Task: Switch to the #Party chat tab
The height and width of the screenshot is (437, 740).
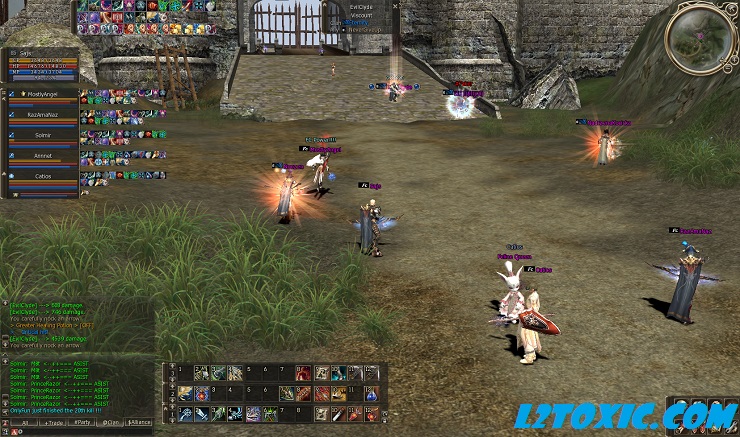Action: pos(81,423)
